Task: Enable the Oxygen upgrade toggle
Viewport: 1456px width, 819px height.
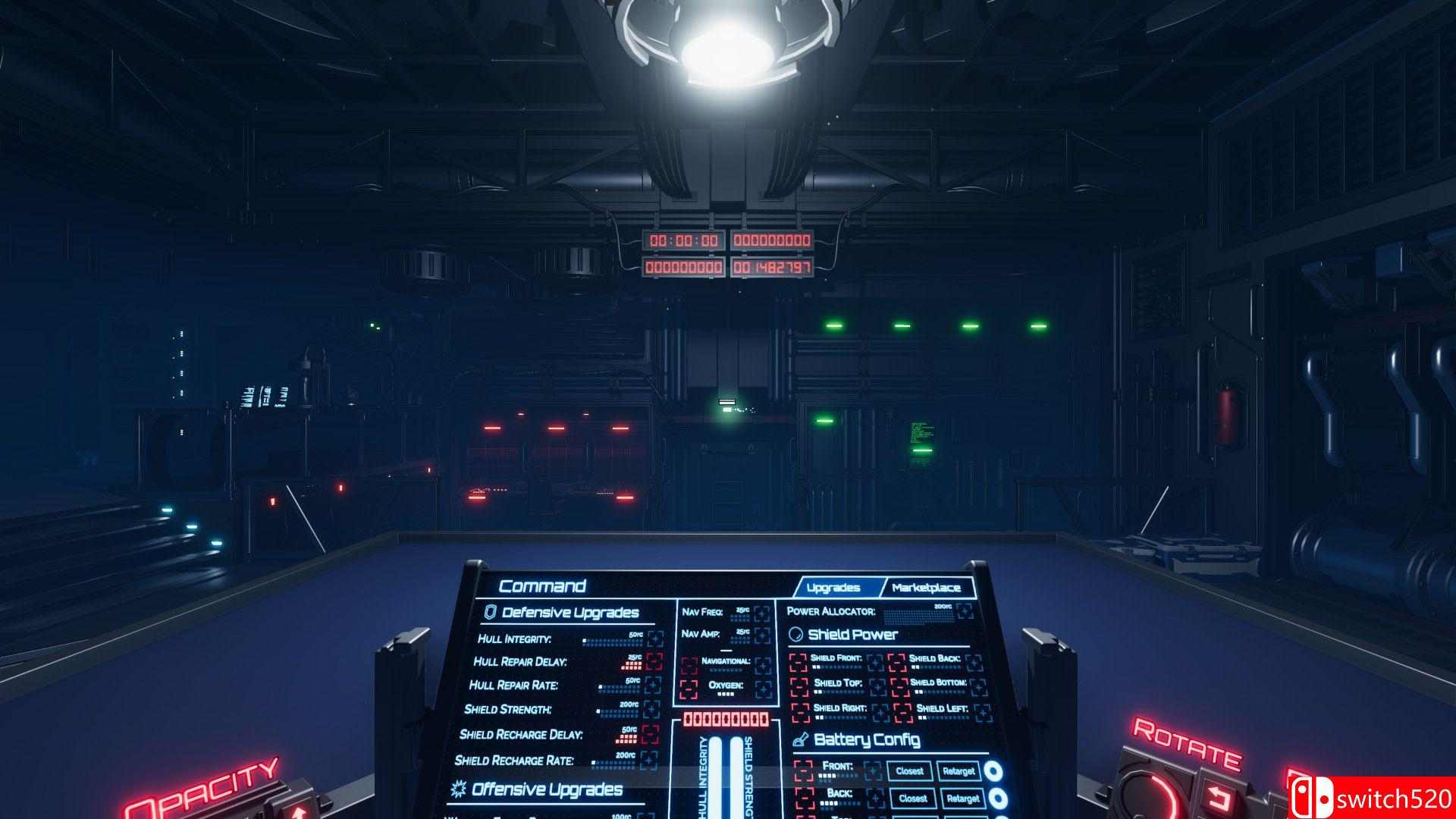Action: [x=762, y=688]
